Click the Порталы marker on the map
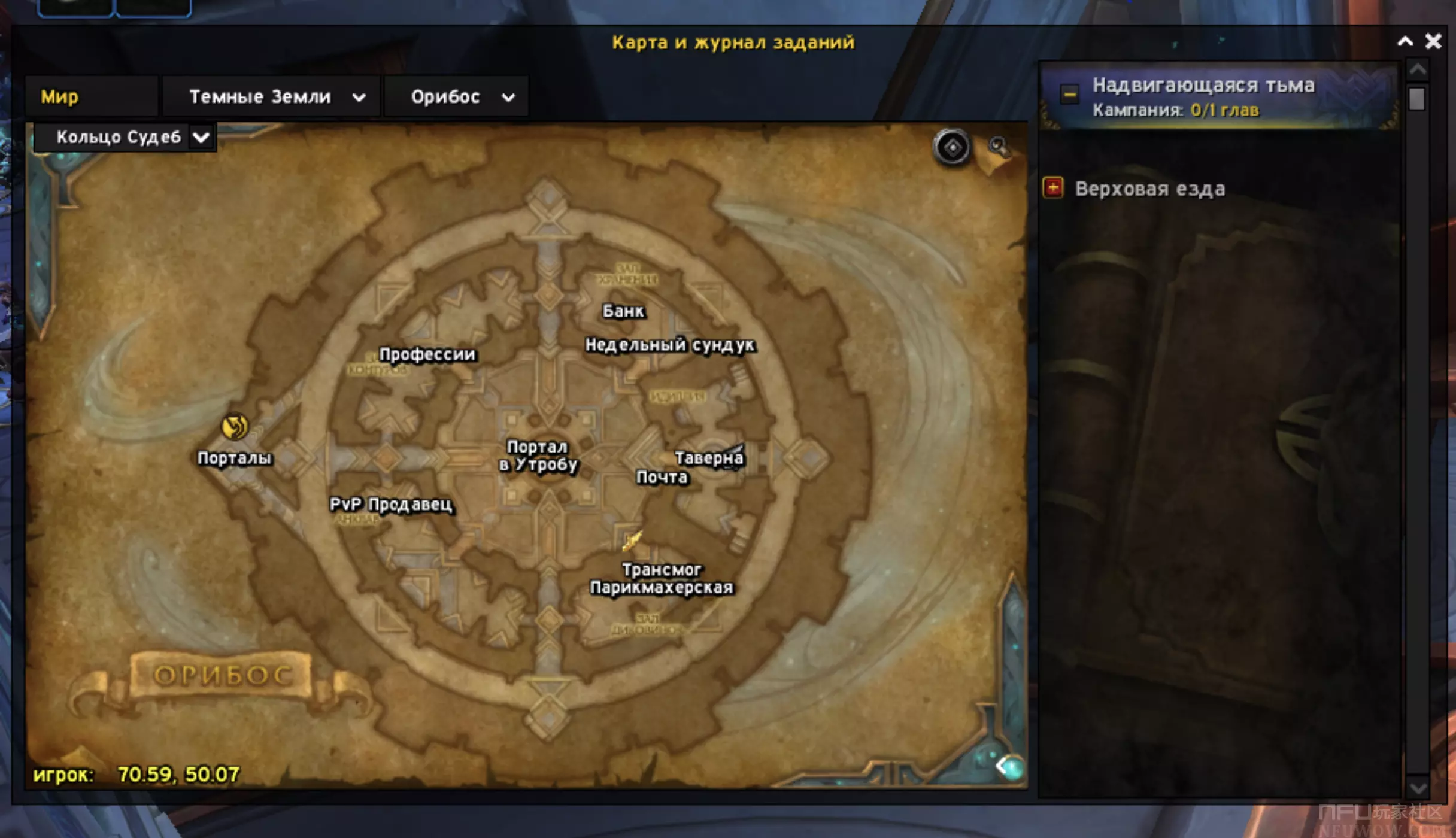 [x=235, y=427]
